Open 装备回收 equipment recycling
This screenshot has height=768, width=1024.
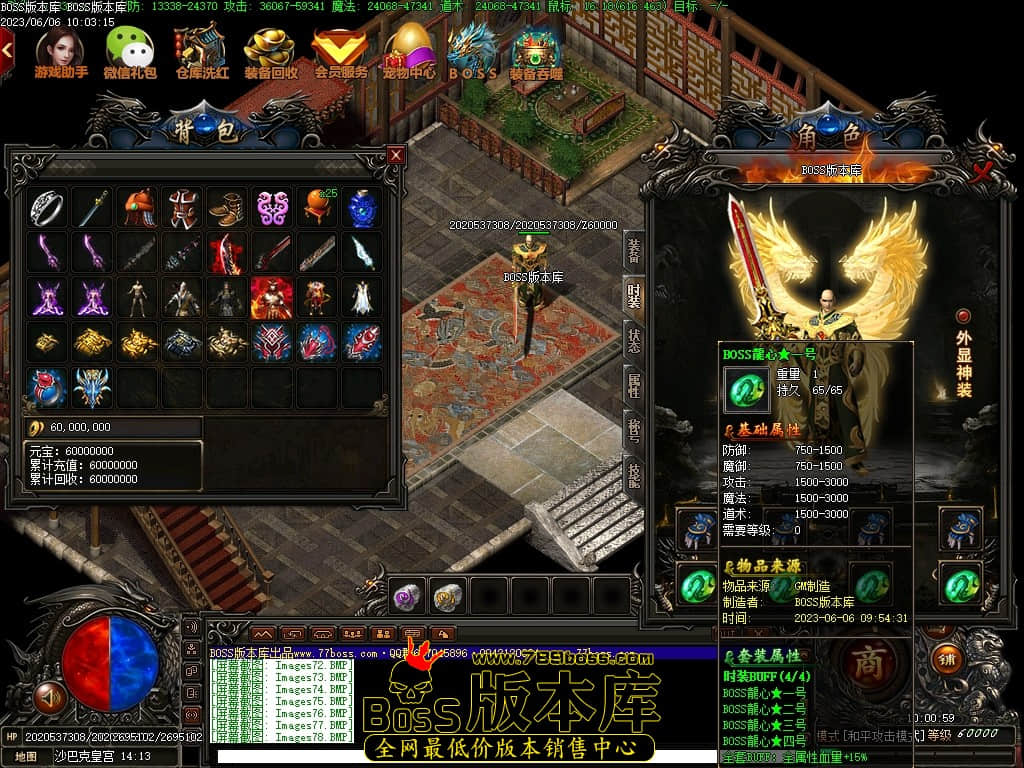pyautogui.click(x=270, y=52)
